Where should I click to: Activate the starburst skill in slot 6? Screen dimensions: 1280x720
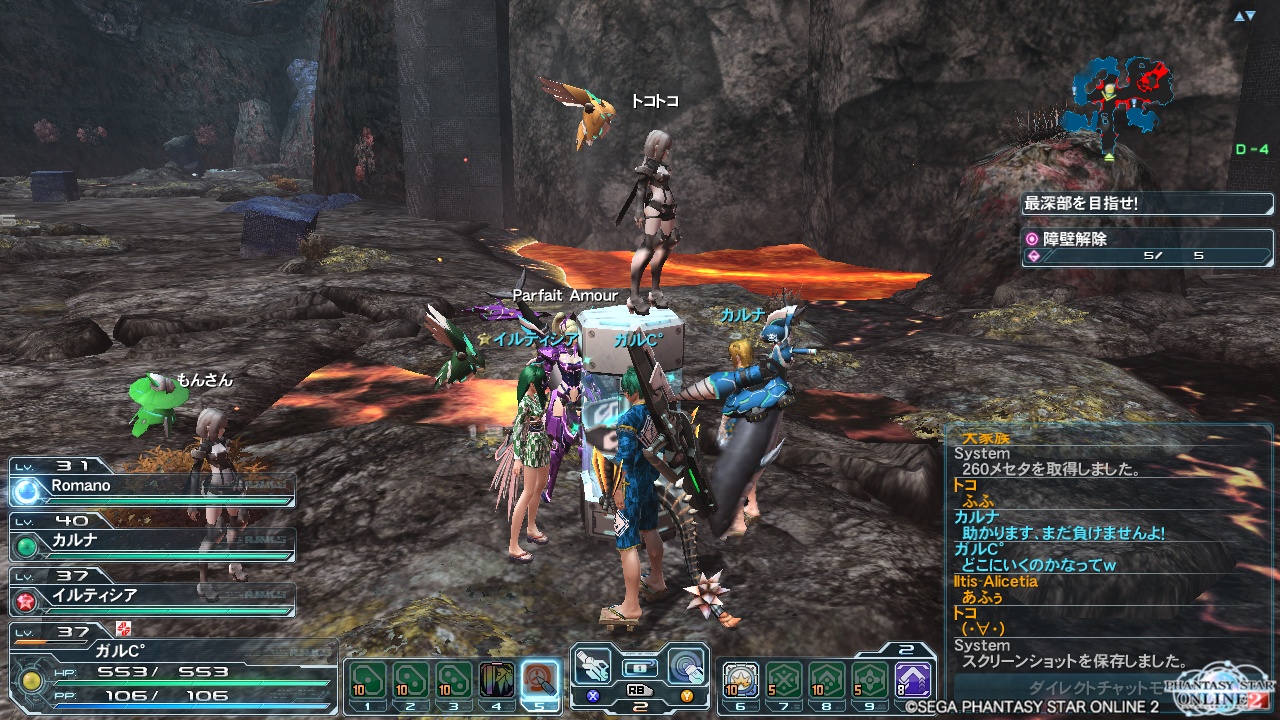(740, 680)
